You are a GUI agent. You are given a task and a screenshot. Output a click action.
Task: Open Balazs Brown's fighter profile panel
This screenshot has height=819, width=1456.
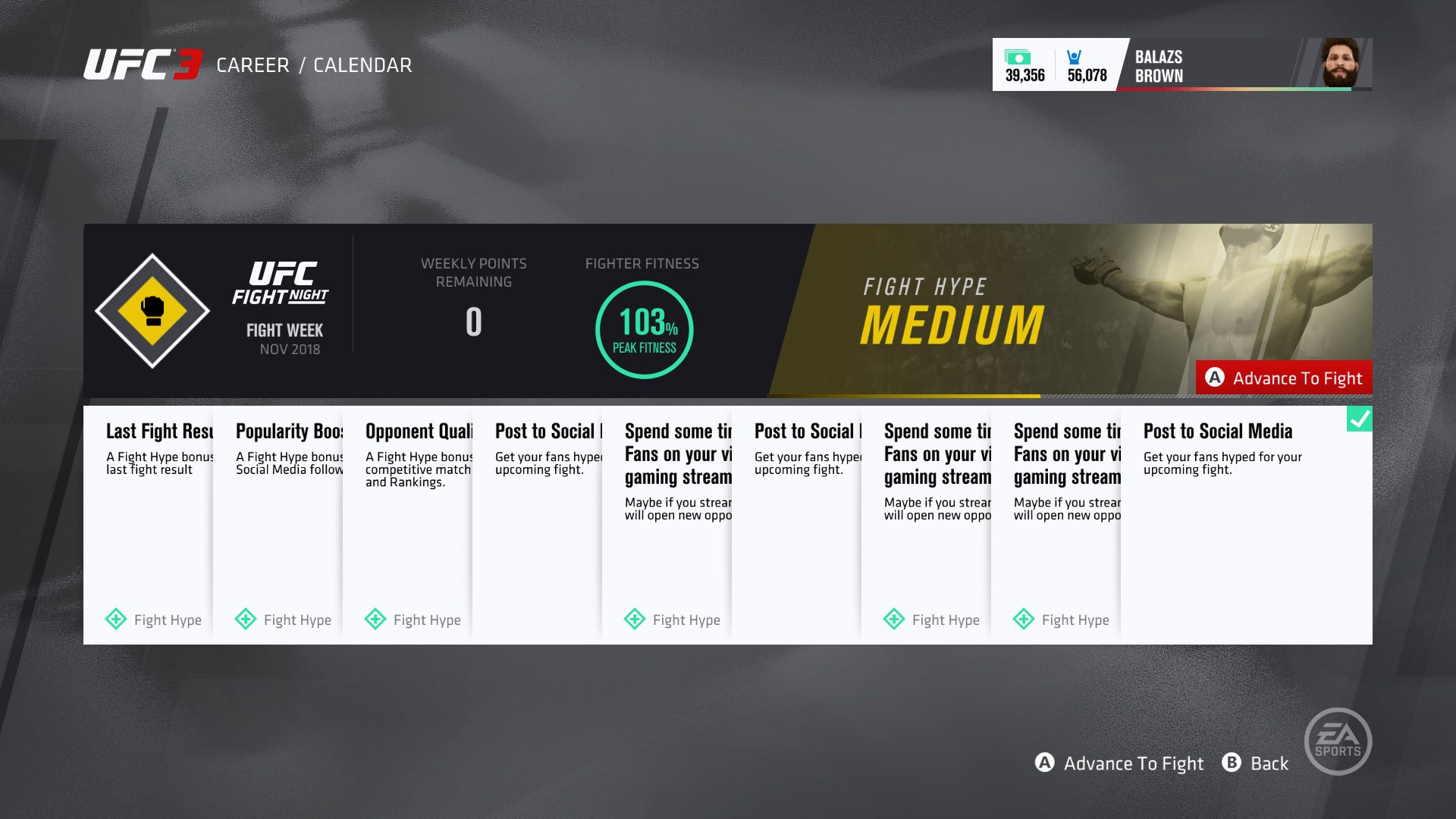point(1244,65)
